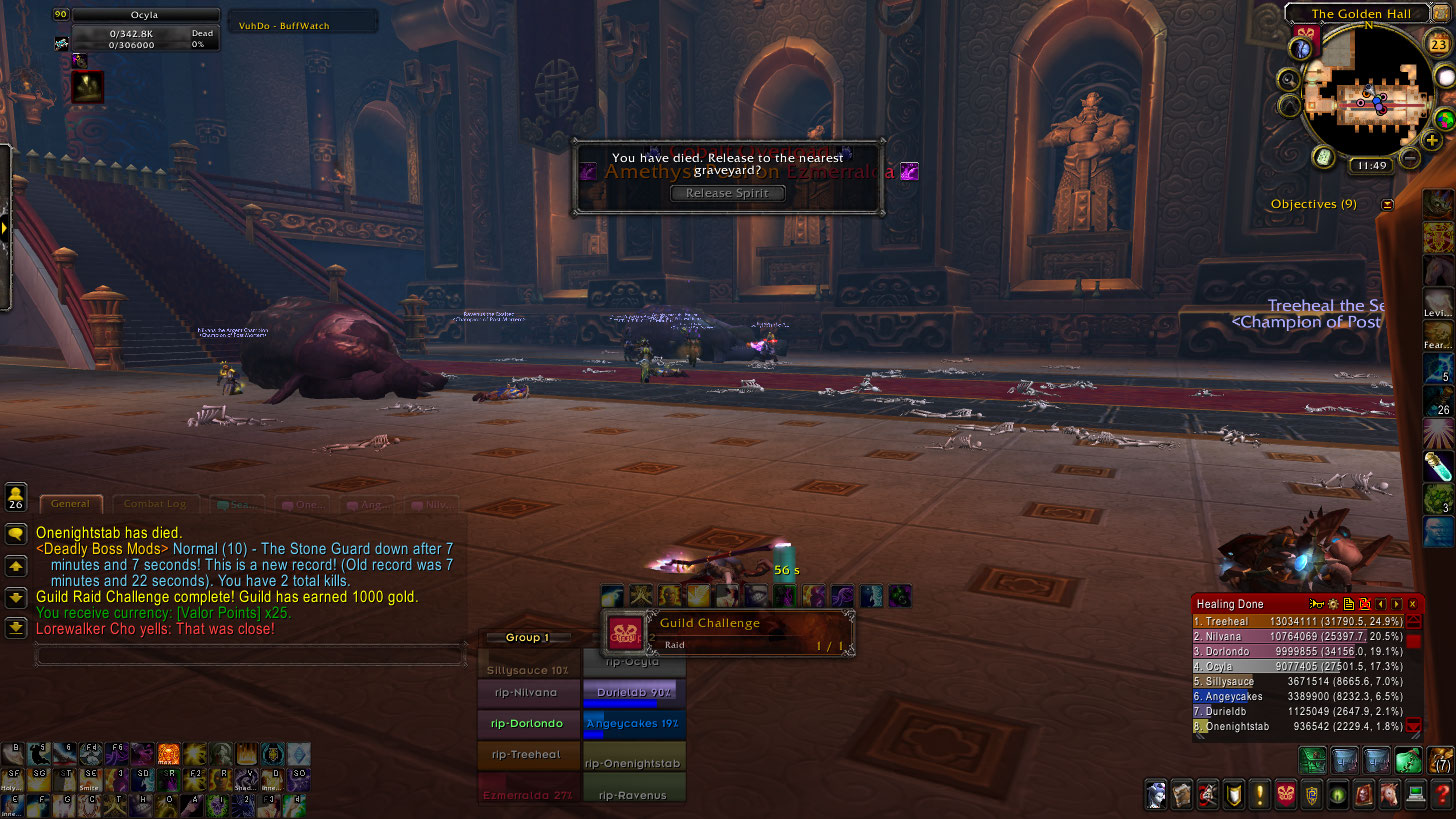Switch to the General chat tab
The height and width of the screenshot is (819, 1456).
pyautogui.click(x=71, y=504)
